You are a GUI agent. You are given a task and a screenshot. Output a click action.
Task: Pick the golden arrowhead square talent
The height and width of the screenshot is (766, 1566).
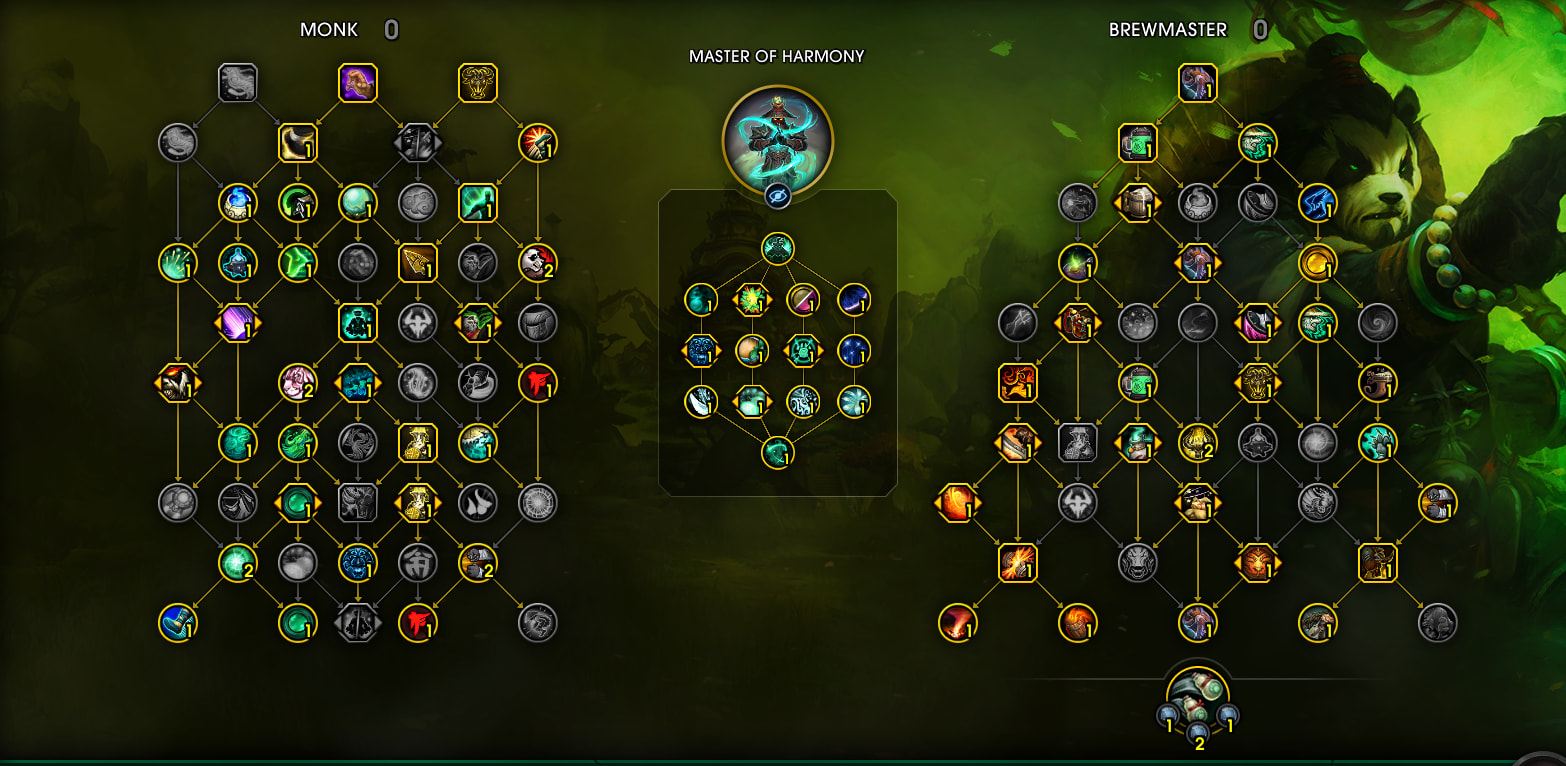coord(418,263)
